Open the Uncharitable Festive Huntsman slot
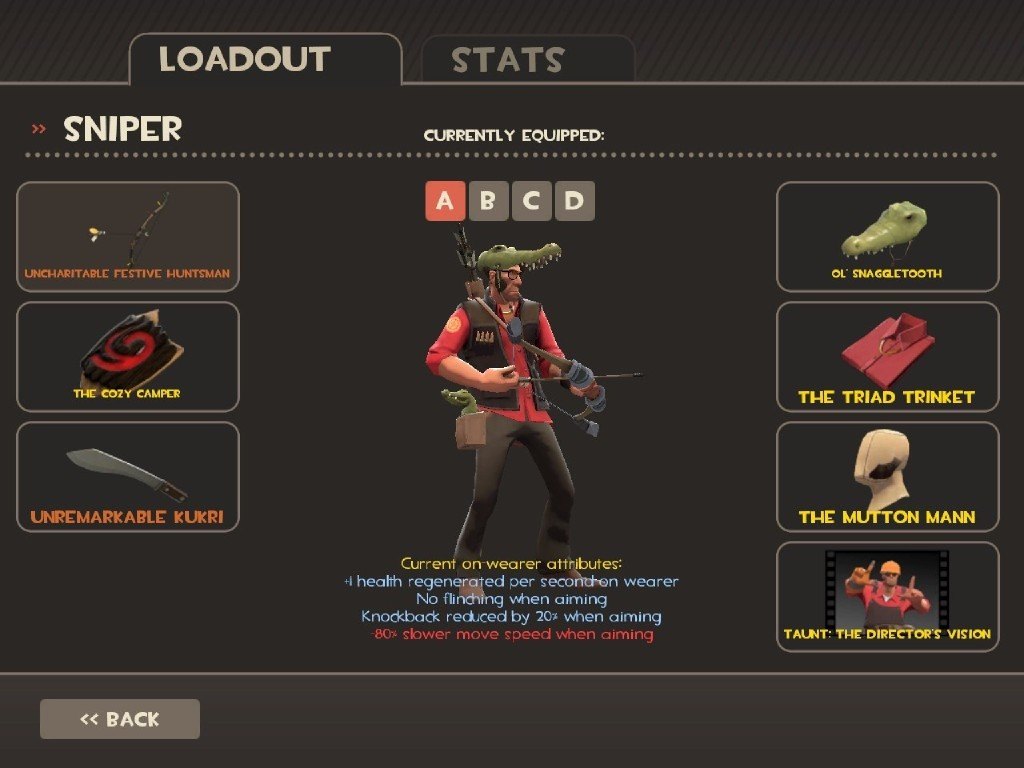Image resolution: width=1024 pixels, height=768 pixels. [128, 237]
